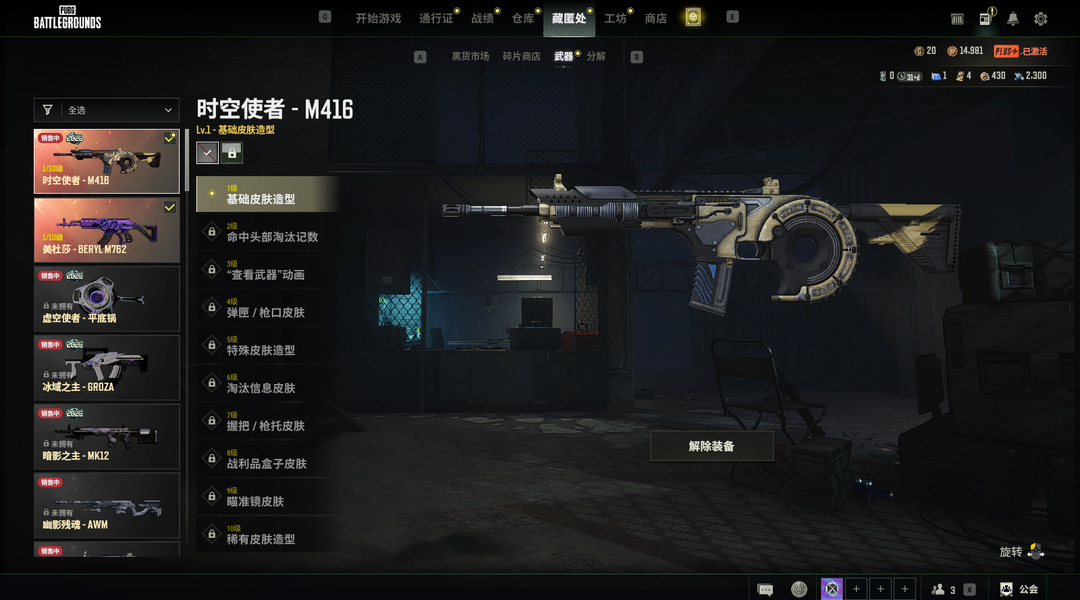Screen dimensions: 1080x600
Task: Visit the 商店 tab
Action: point(656,18)
